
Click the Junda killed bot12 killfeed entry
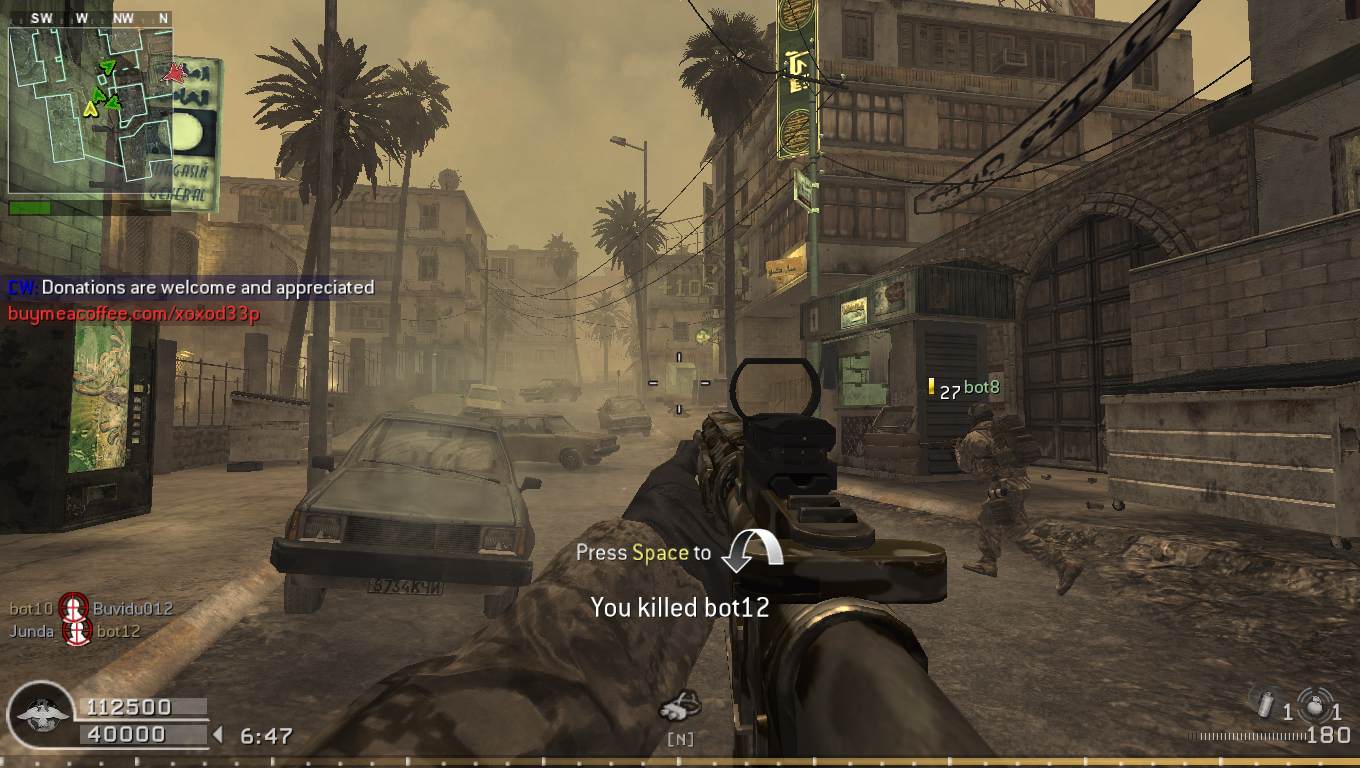(x=75, y=632)
